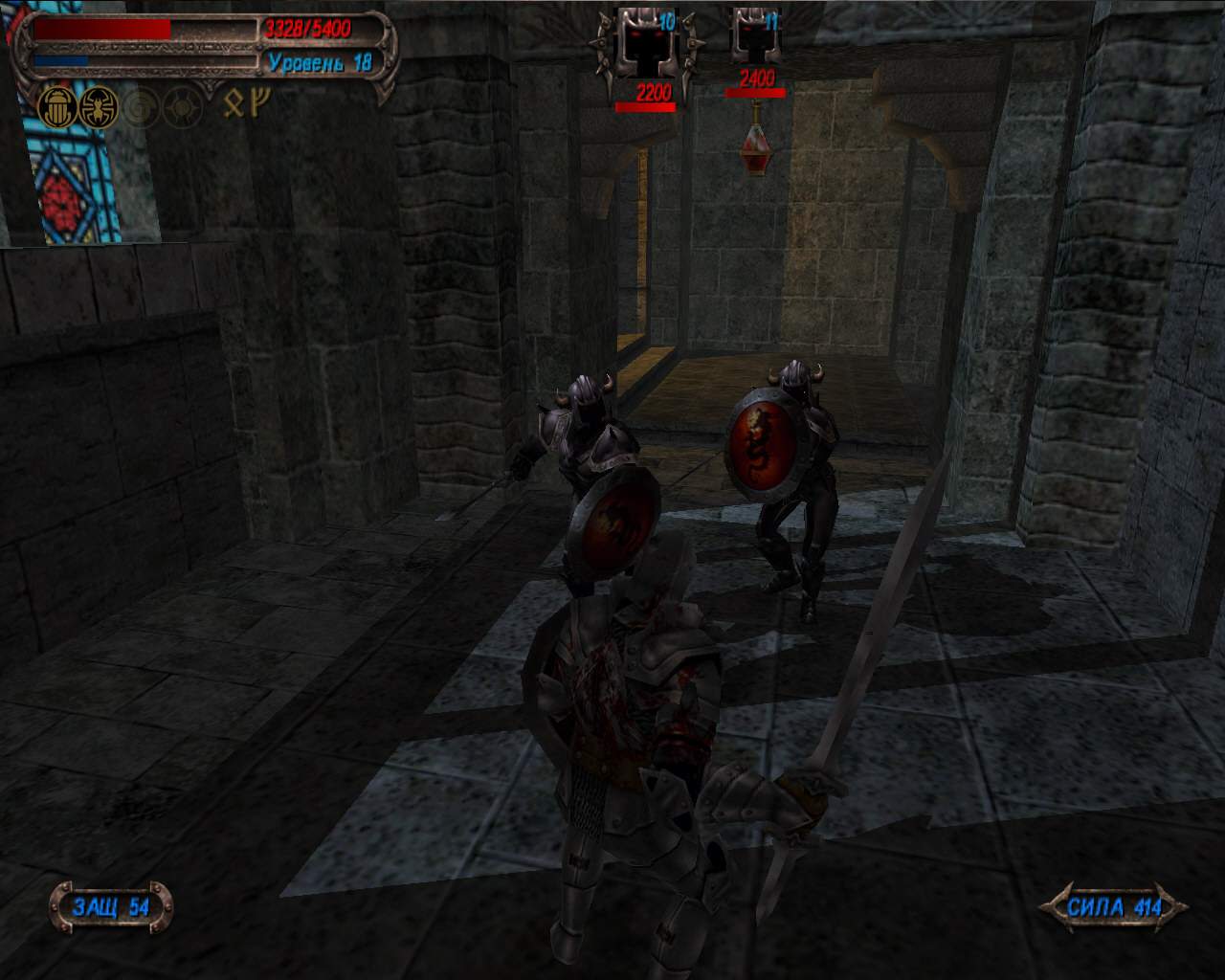Click the dimmed spiral icon
Viewport: 1225px width, 980px height.
[x=141, y=111]
